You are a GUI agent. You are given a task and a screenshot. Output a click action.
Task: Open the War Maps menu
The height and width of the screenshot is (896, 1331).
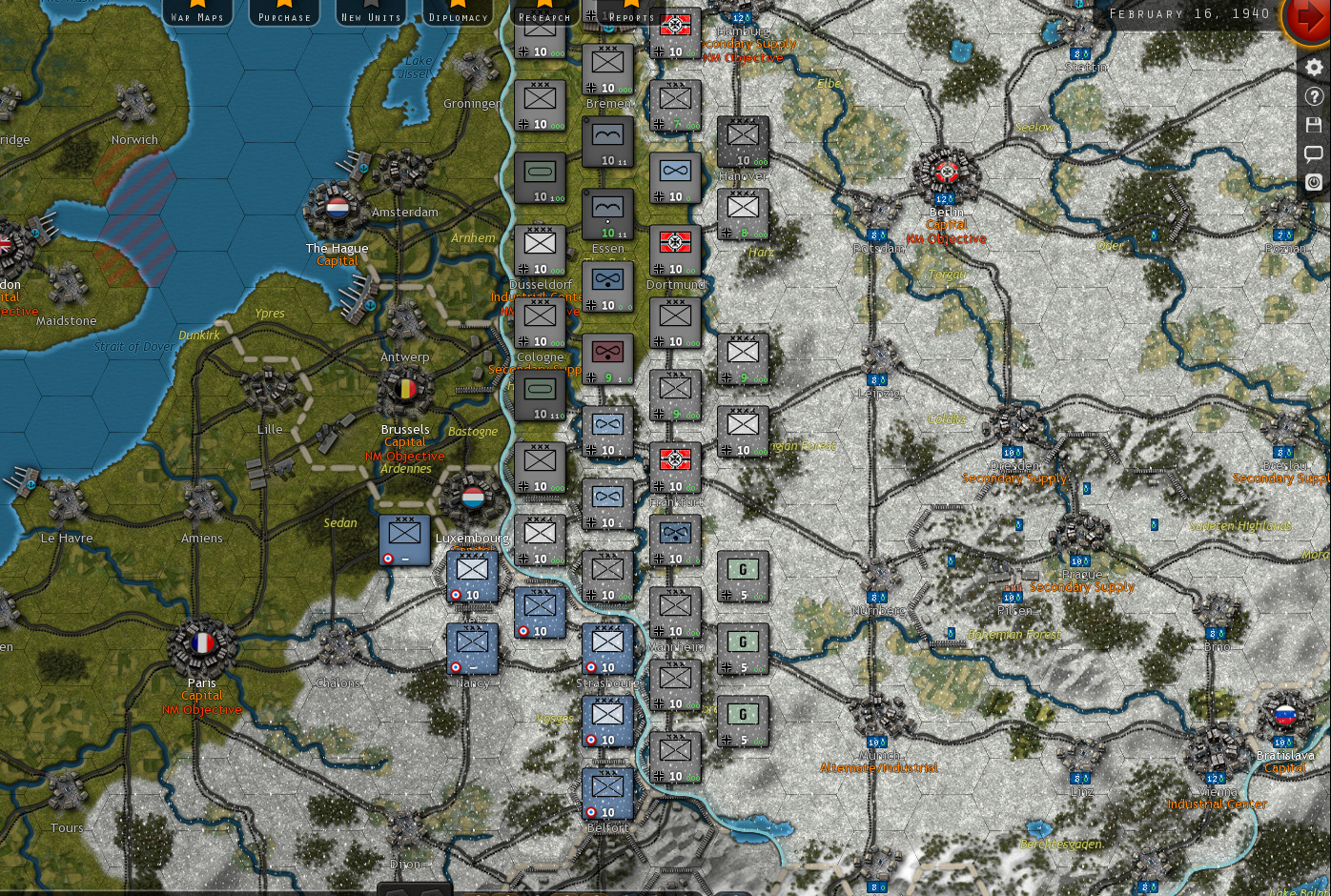195,16
